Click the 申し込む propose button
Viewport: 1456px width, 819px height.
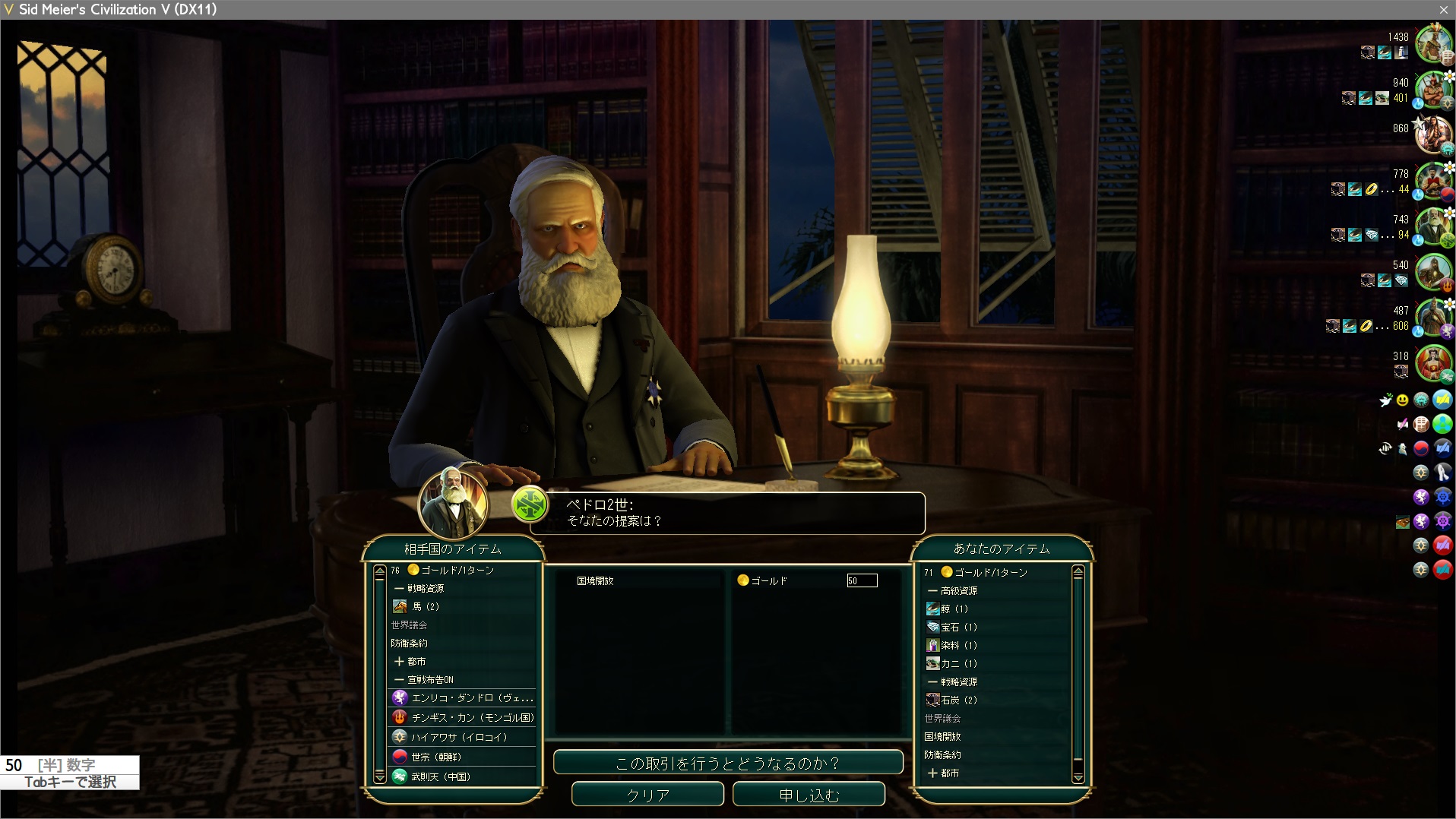[809, 795]
